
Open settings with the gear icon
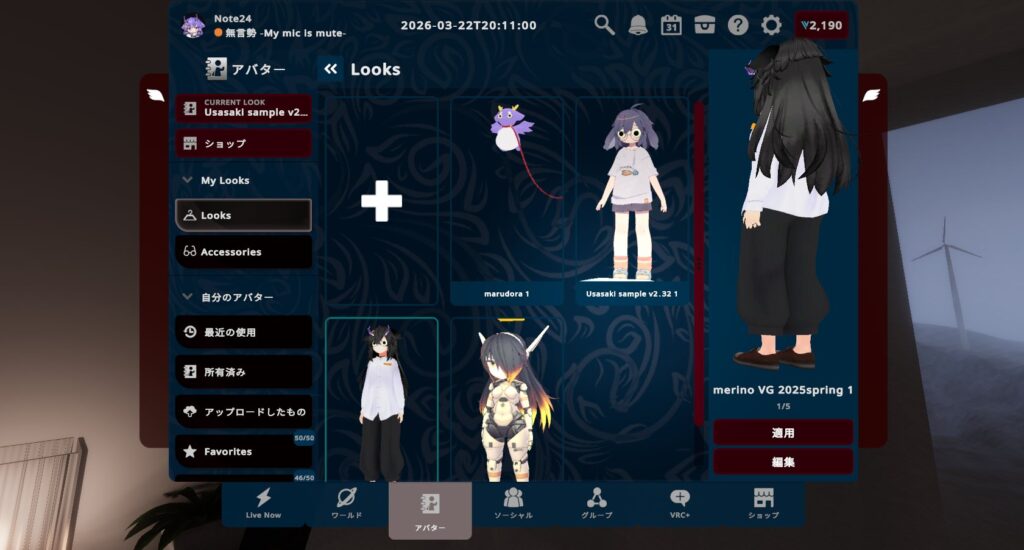(x=771, y=25)
